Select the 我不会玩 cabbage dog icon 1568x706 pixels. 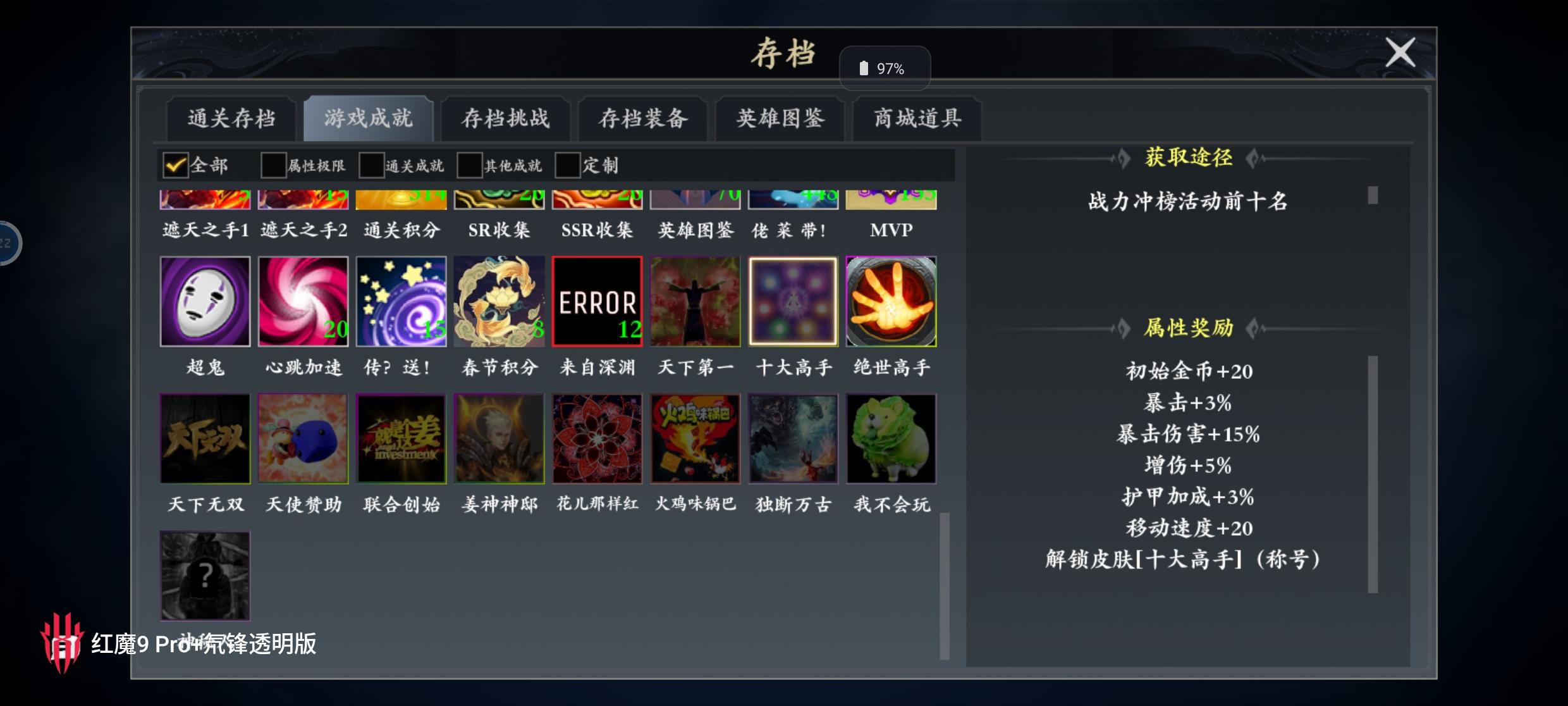click(x=891, y=438)
